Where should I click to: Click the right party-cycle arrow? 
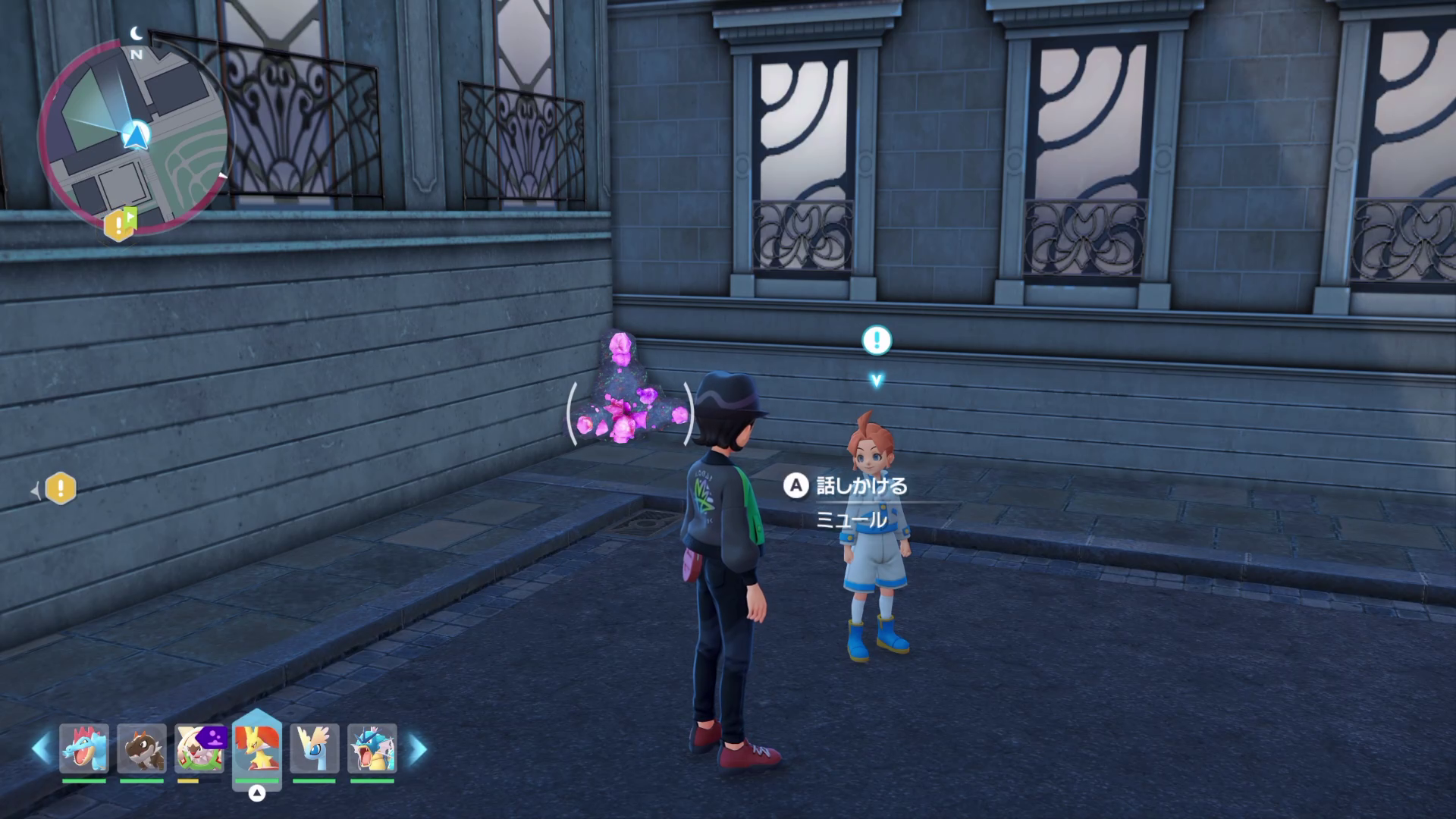(418, 749)
